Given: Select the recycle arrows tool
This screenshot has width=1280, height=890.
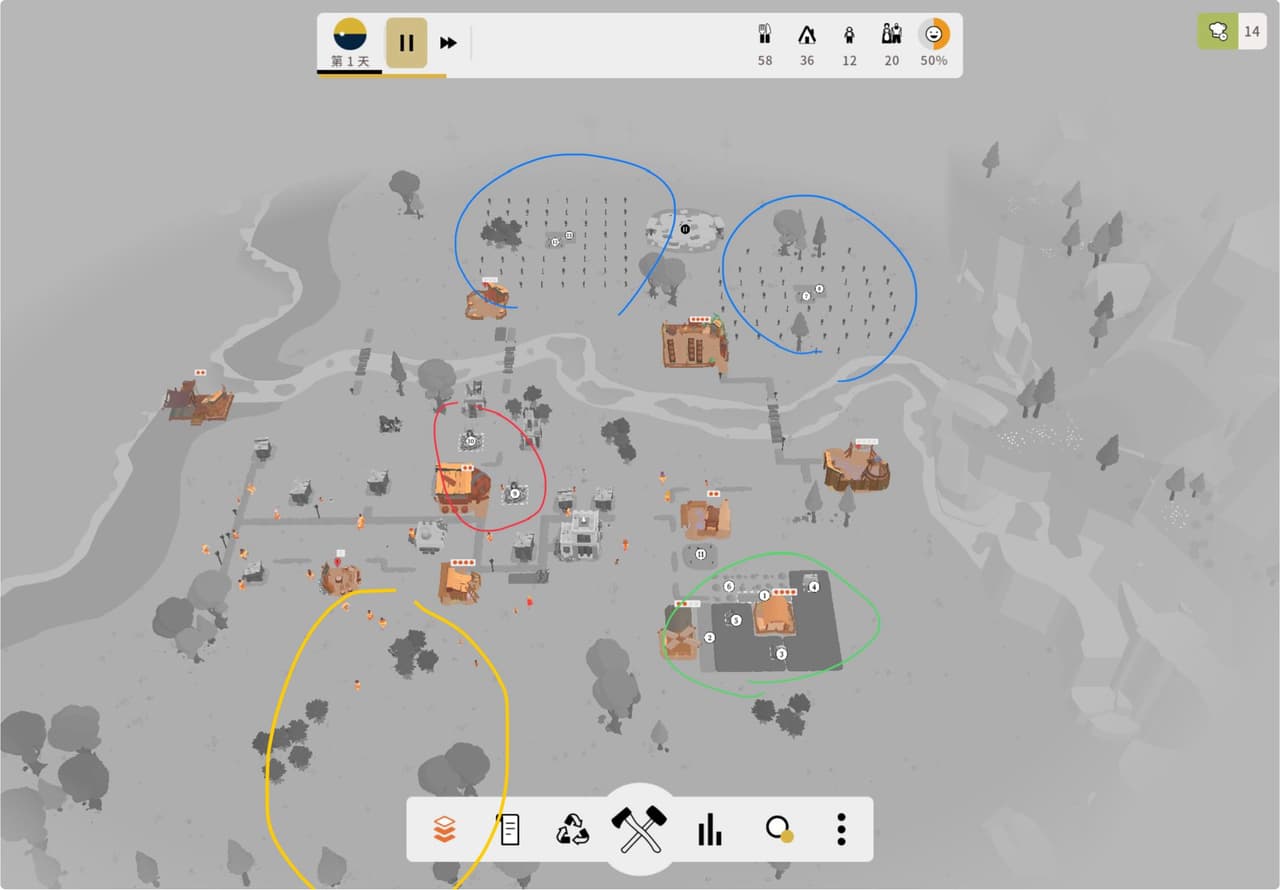Looking at the screenshot, I should (x=573, y=829).
